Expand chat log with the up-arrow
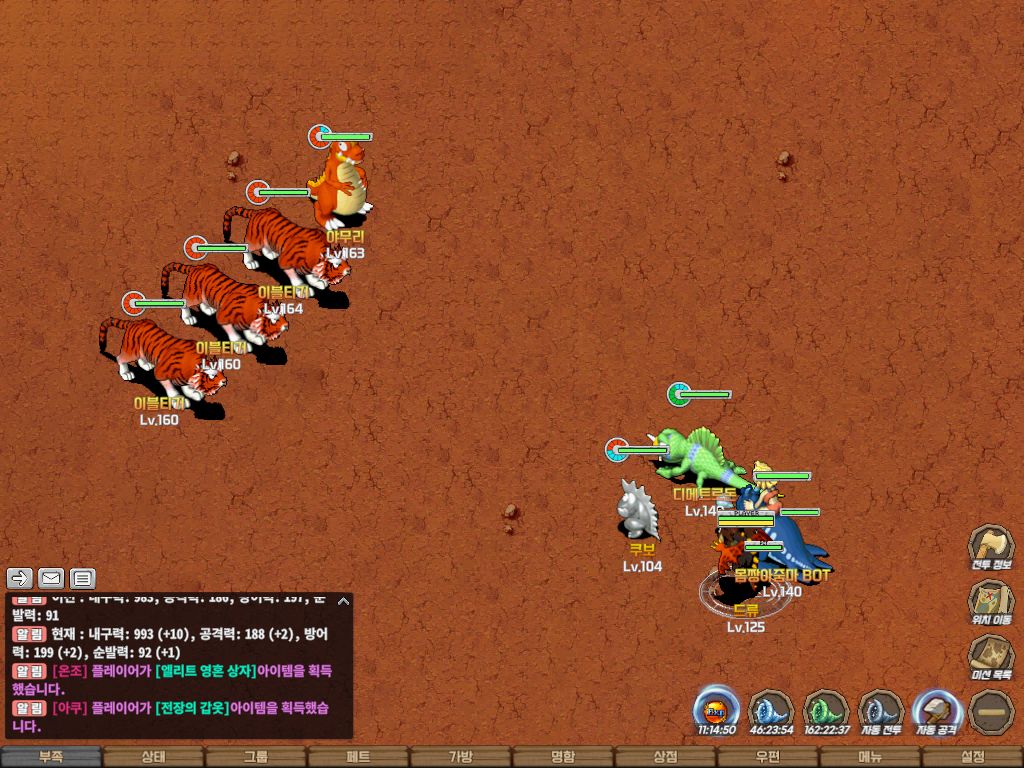 coord(343,601)
